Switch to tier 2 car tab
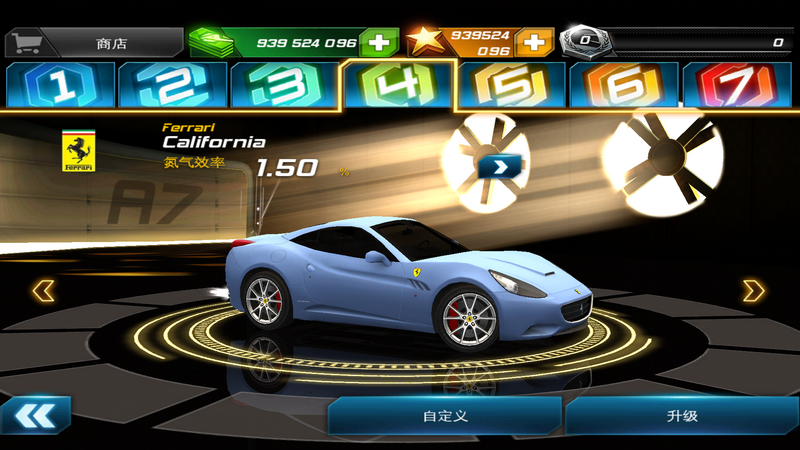800x450 pixels. click(x=173, y=86)
